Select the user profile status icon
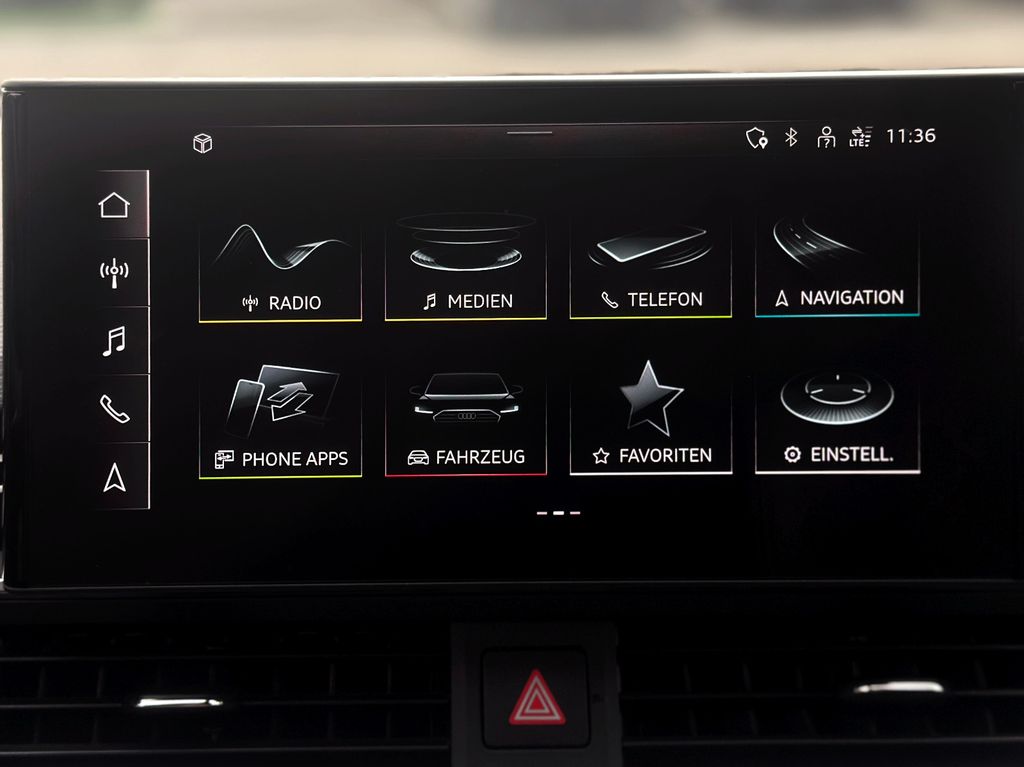 pyautogui.click(x=826, y=137)
